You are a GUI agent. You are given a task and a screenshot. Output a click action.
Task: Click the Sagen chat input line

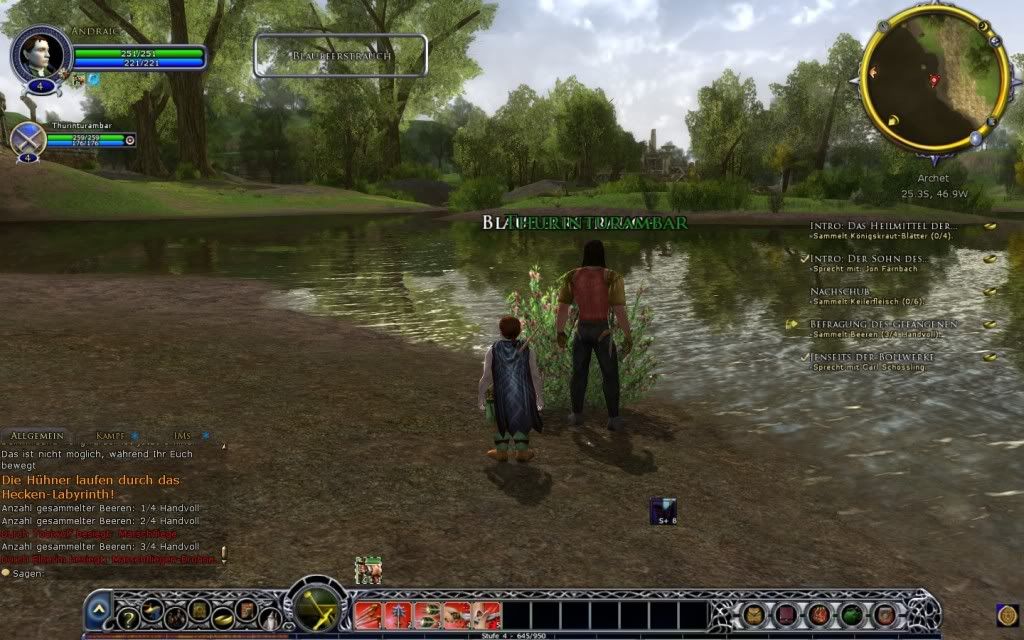pos(110,574)
